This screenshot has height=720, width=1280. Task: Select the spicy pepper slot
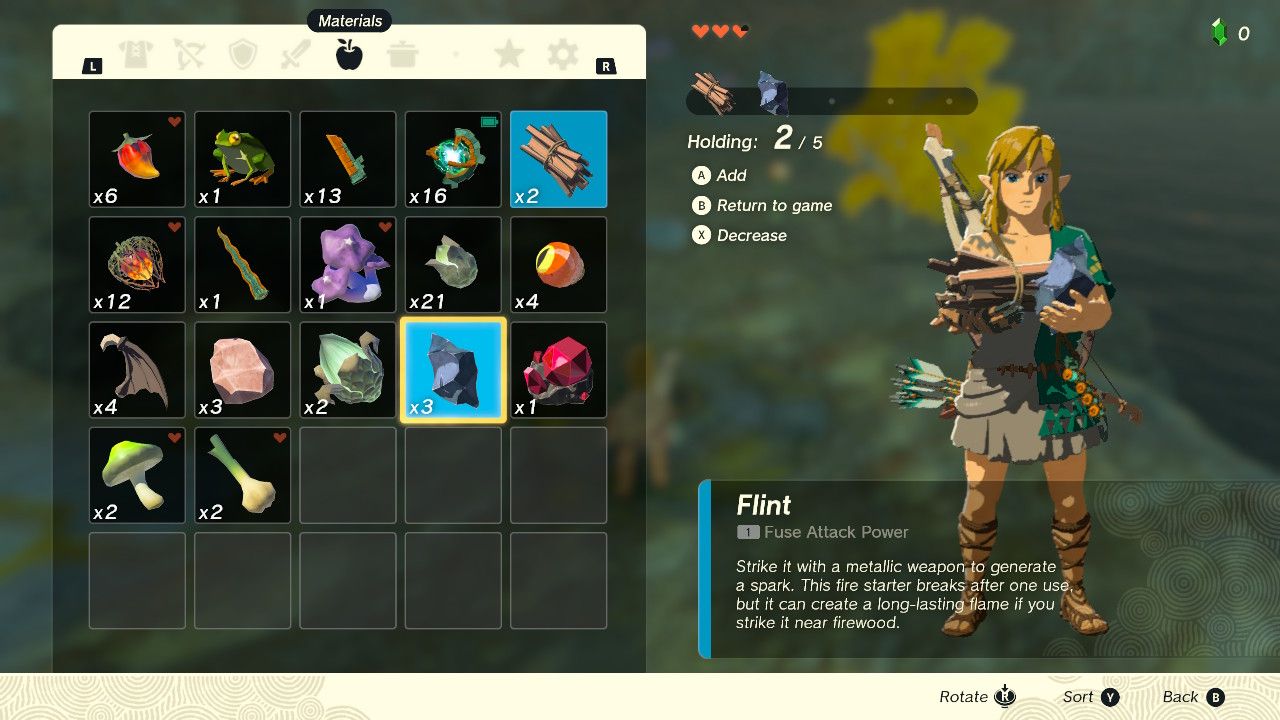point(137,159)
